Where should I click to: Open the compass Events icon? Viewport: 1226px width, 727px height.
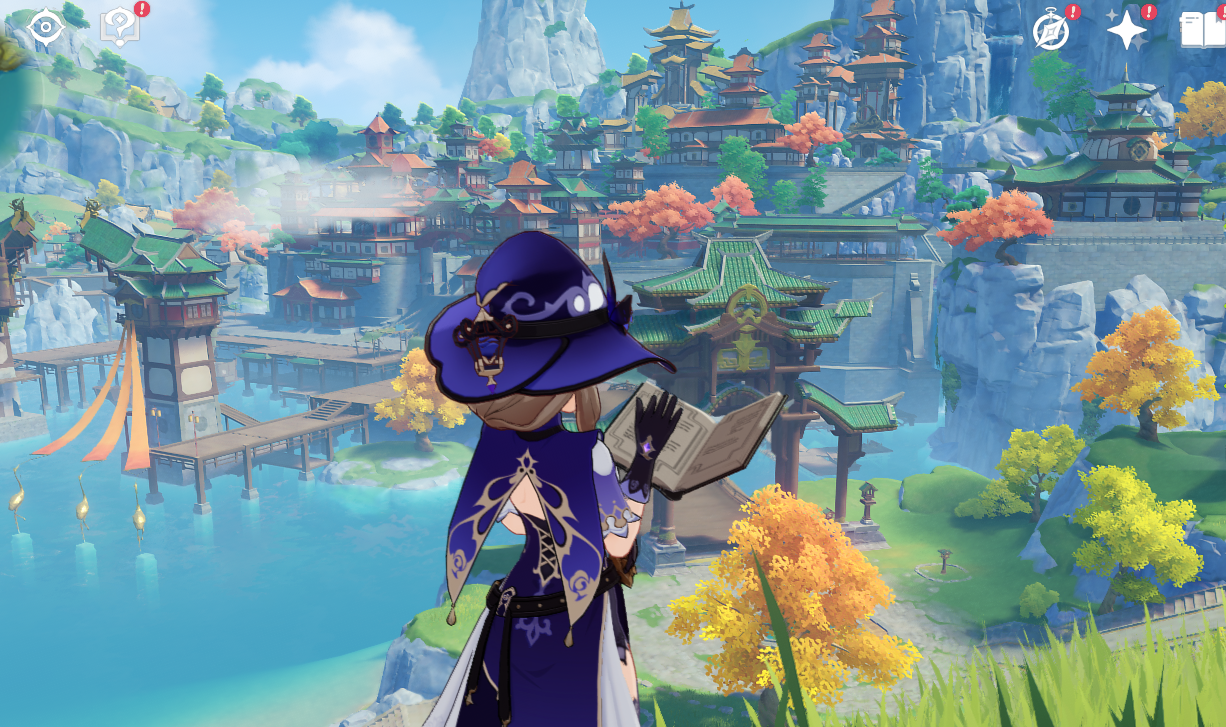(1050, 31)
